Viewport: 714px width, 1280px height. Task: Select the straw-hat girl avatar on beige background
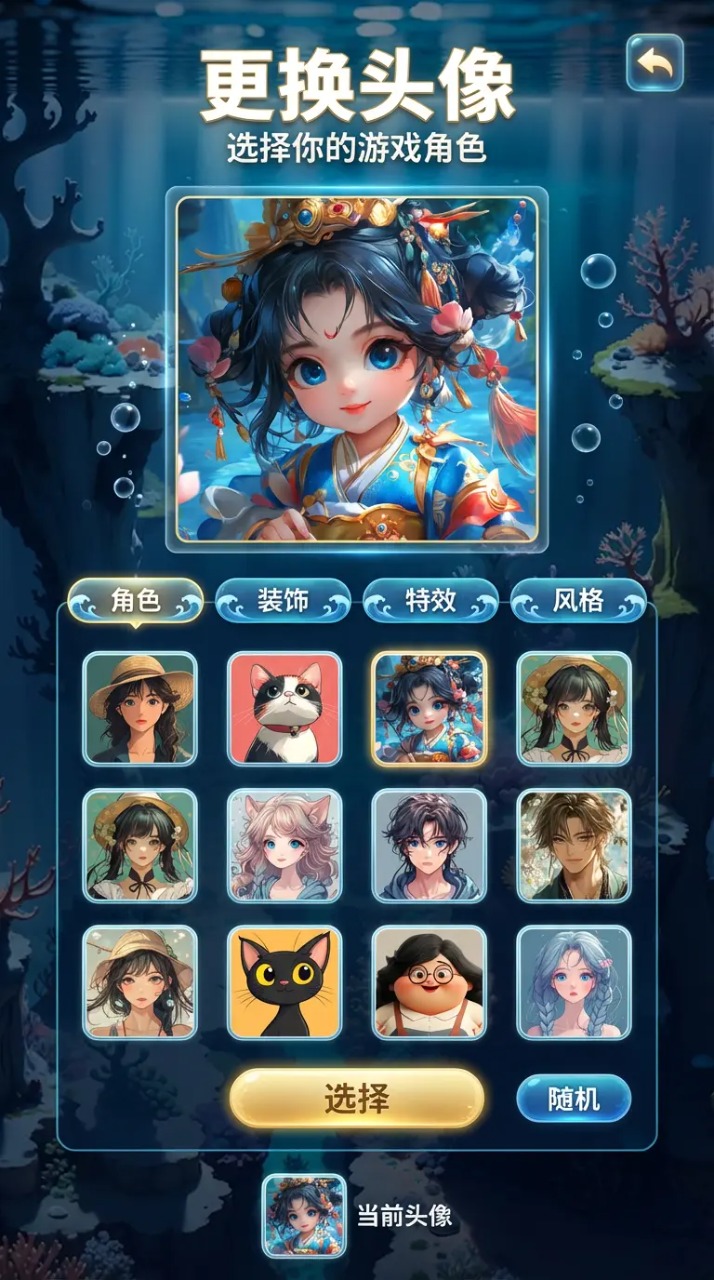tap(140, 982)
